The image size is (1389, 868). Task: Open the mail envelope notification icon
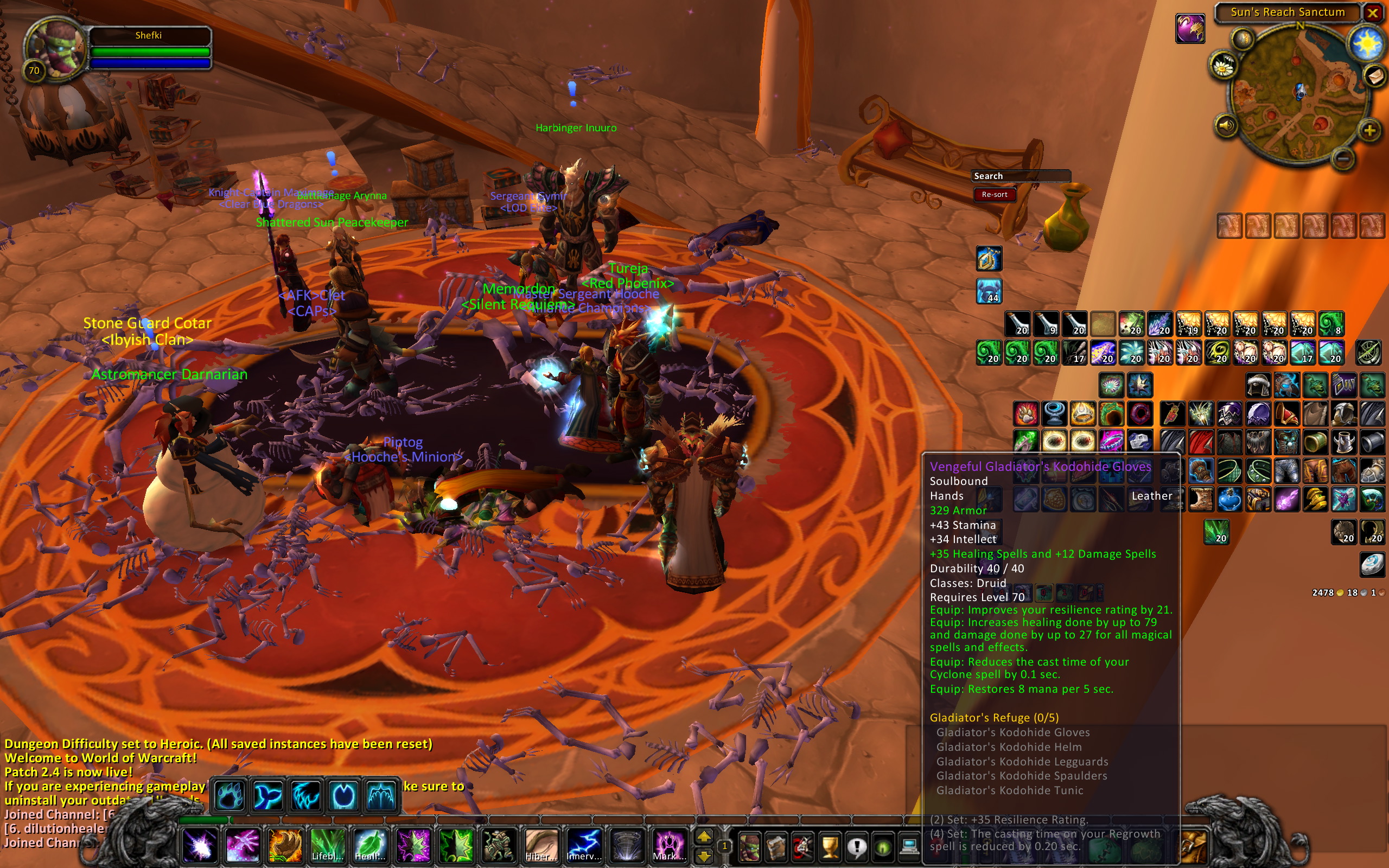click(x=1375, y=75)
